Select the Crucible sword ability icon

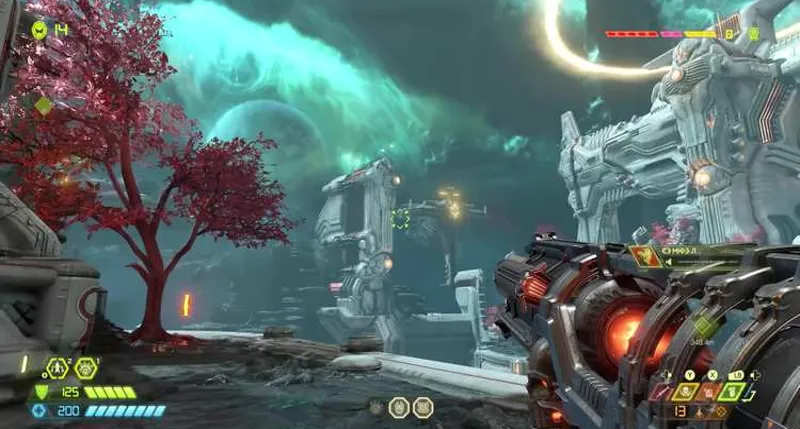[663, 392]
